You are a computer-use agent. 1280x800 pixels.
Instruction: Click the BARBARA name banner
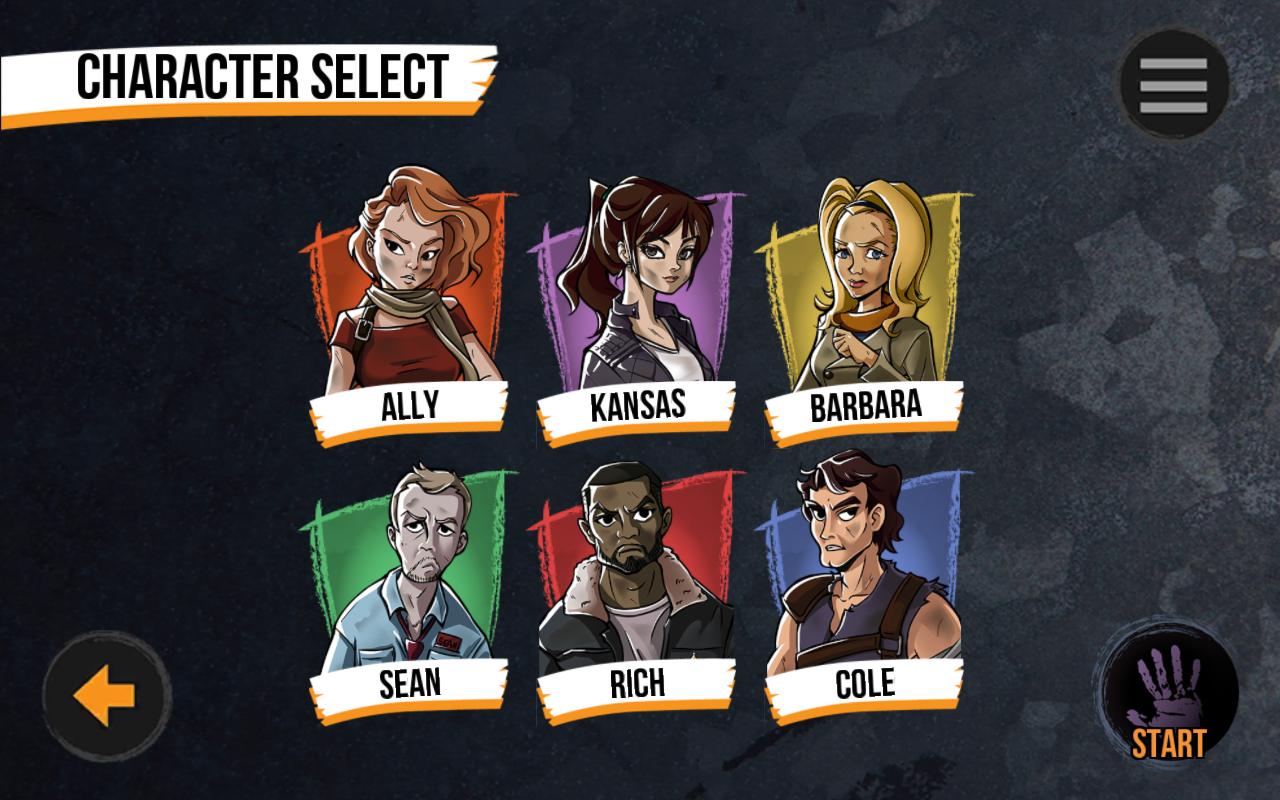[864, 406]
